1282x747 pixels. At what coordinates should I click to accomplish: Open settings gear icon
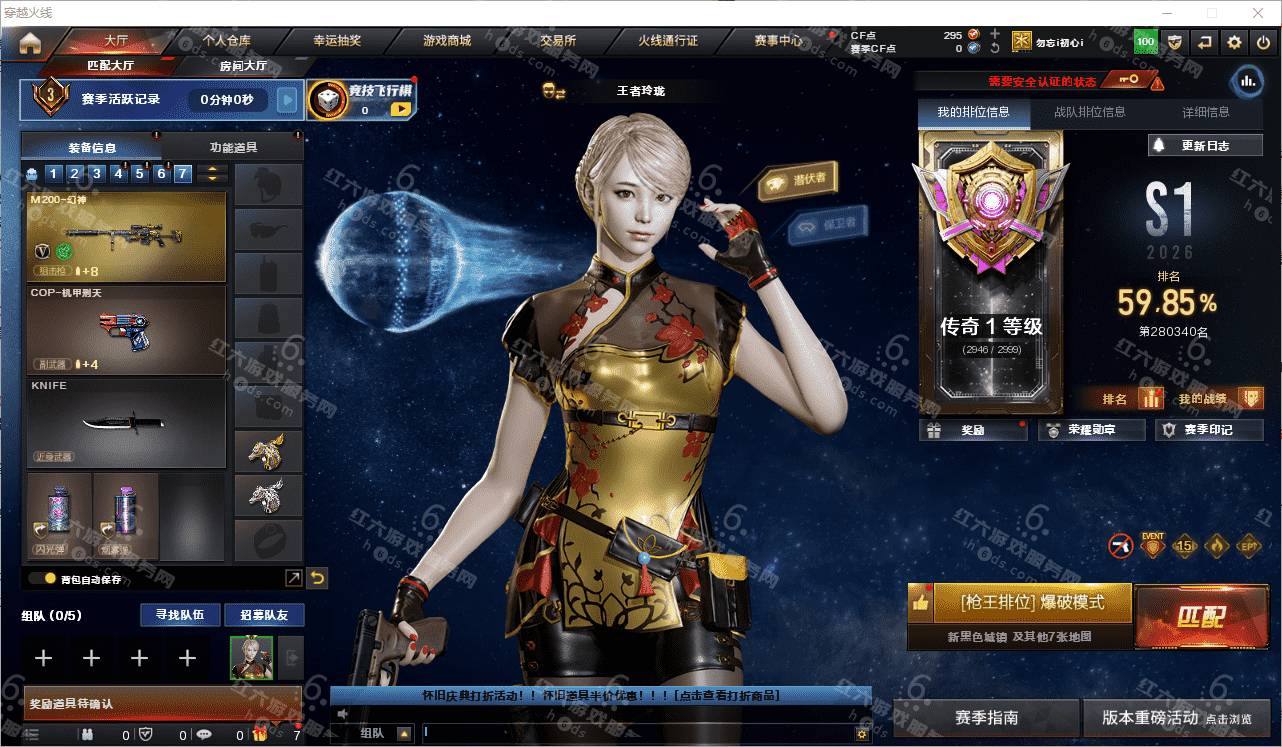click(x=1235, y=42)
